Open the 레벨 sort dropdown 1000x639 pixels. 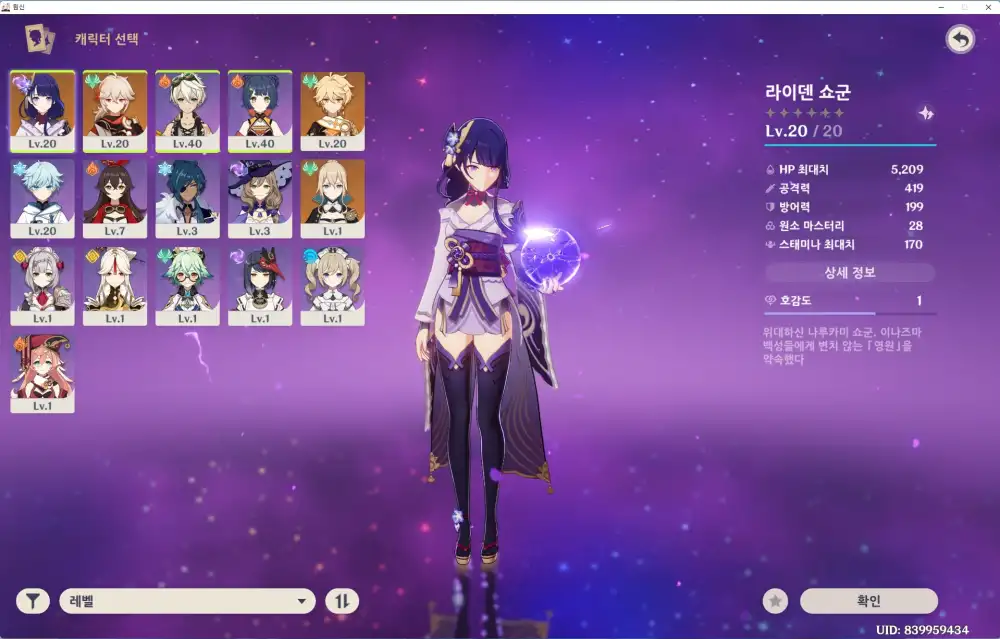pos(188,601)
